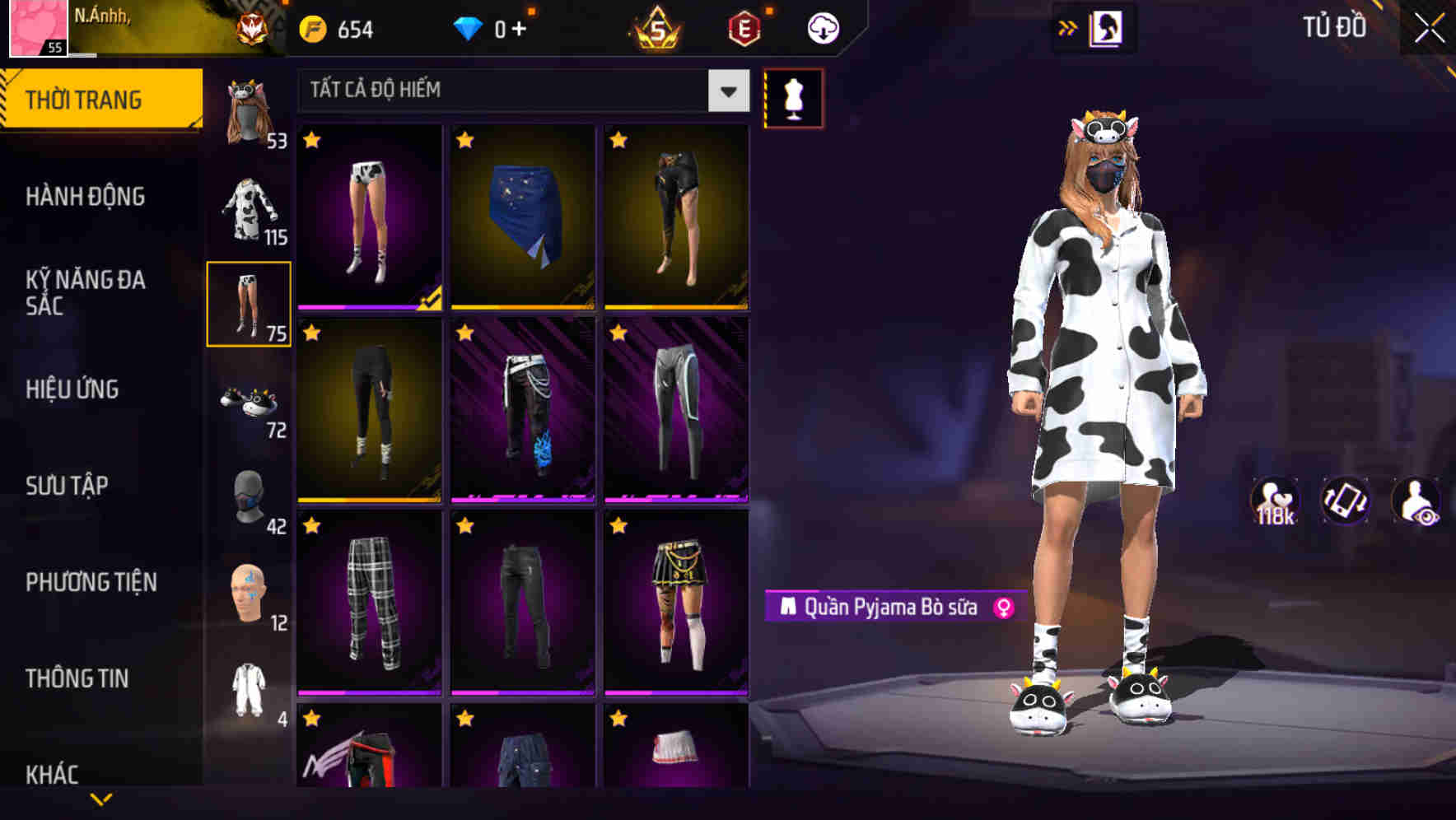Click the cloud download icon
The height and width of the screenshot is (820, 1456).
click(x=821, y=27)
